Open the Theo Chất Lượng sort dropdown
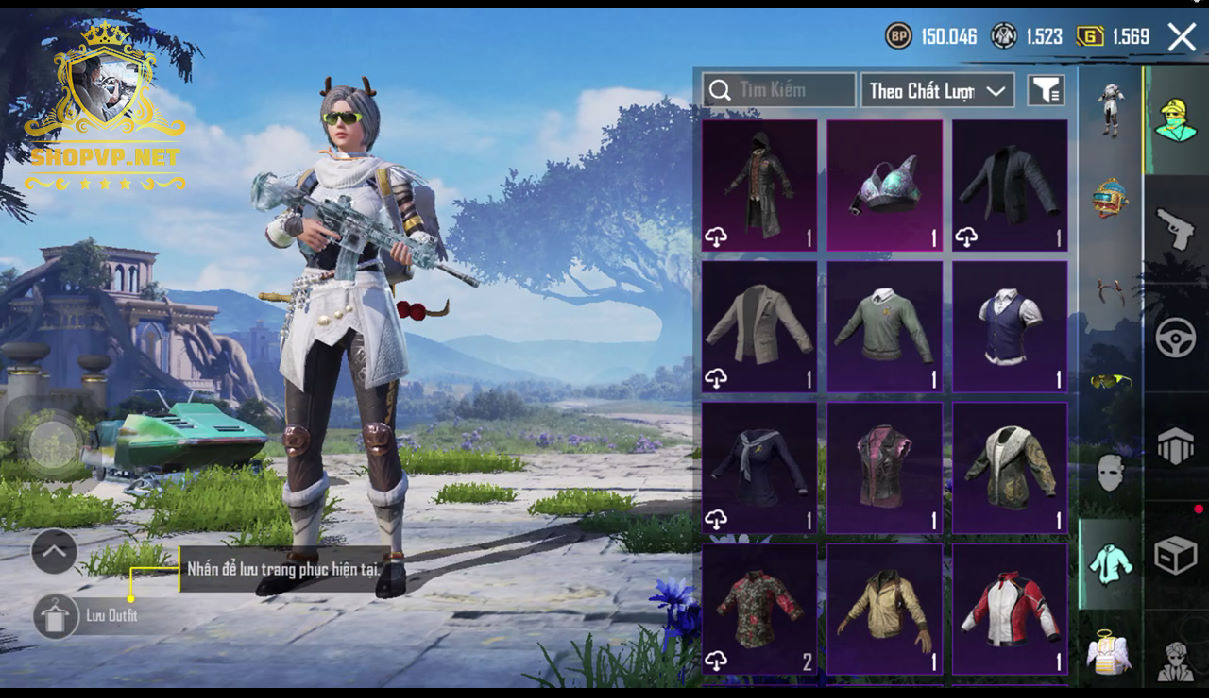Screen dimensions: 1209x698 937,90
